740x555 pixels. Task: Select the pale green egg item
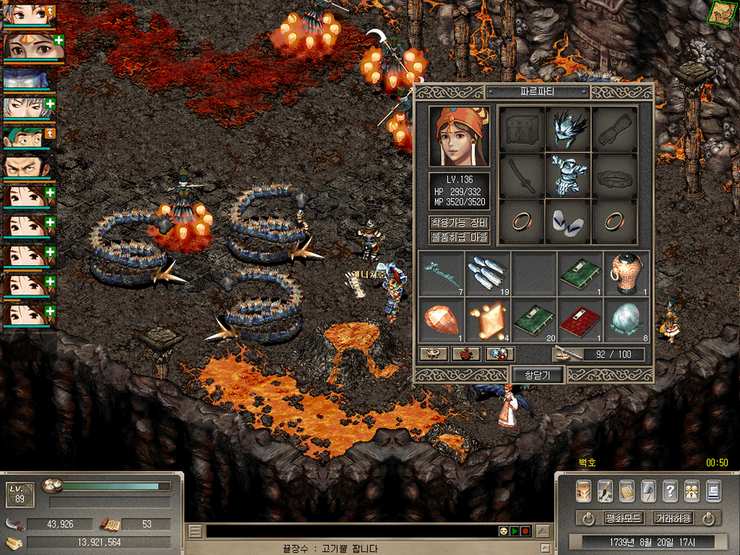coord(625,323)
